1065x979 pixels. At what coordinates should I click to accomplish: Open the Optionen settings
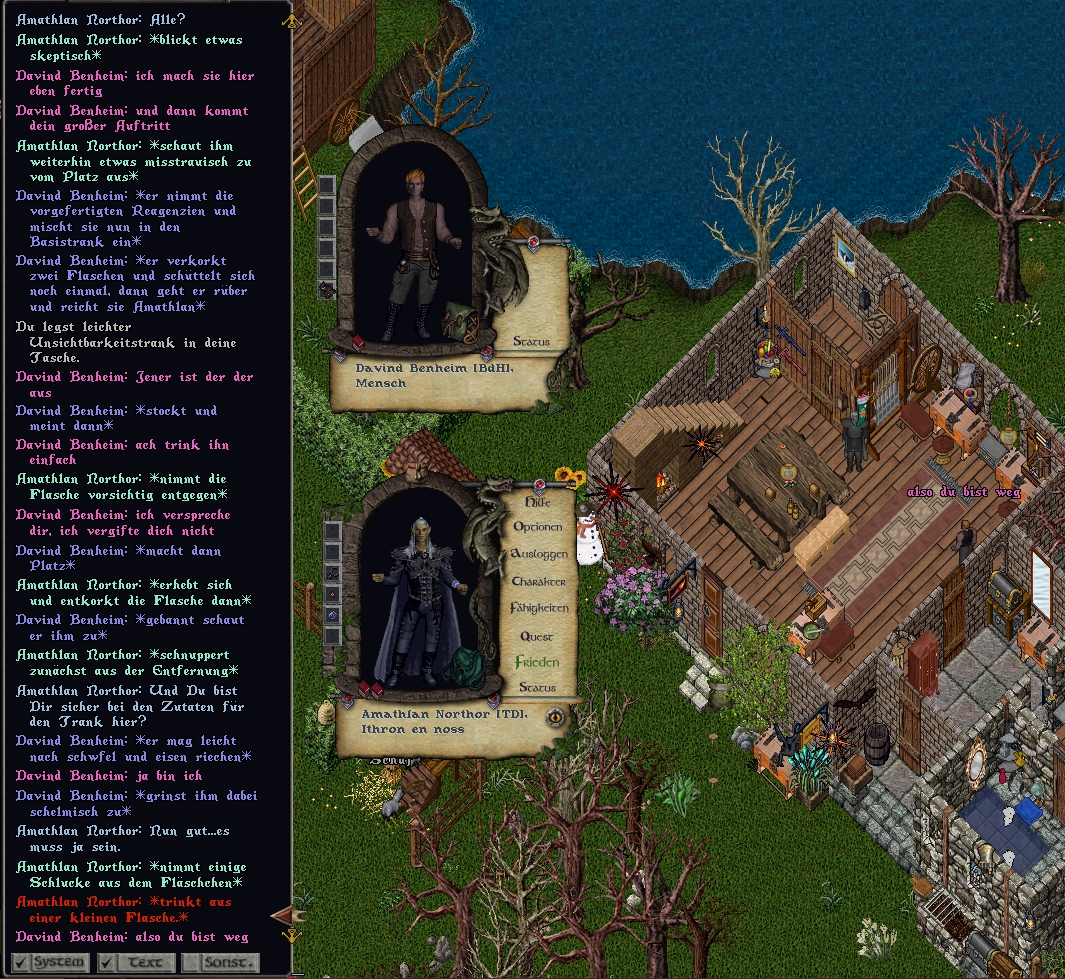(x=540, y=527)
